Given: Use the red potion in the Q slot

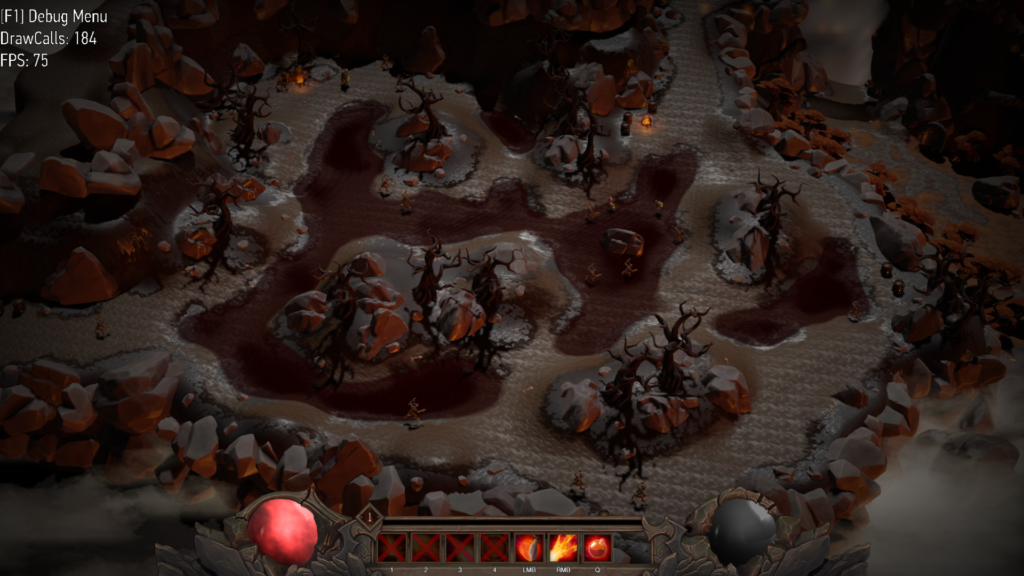Looking at the screenshot, I should tap(597, 548).
